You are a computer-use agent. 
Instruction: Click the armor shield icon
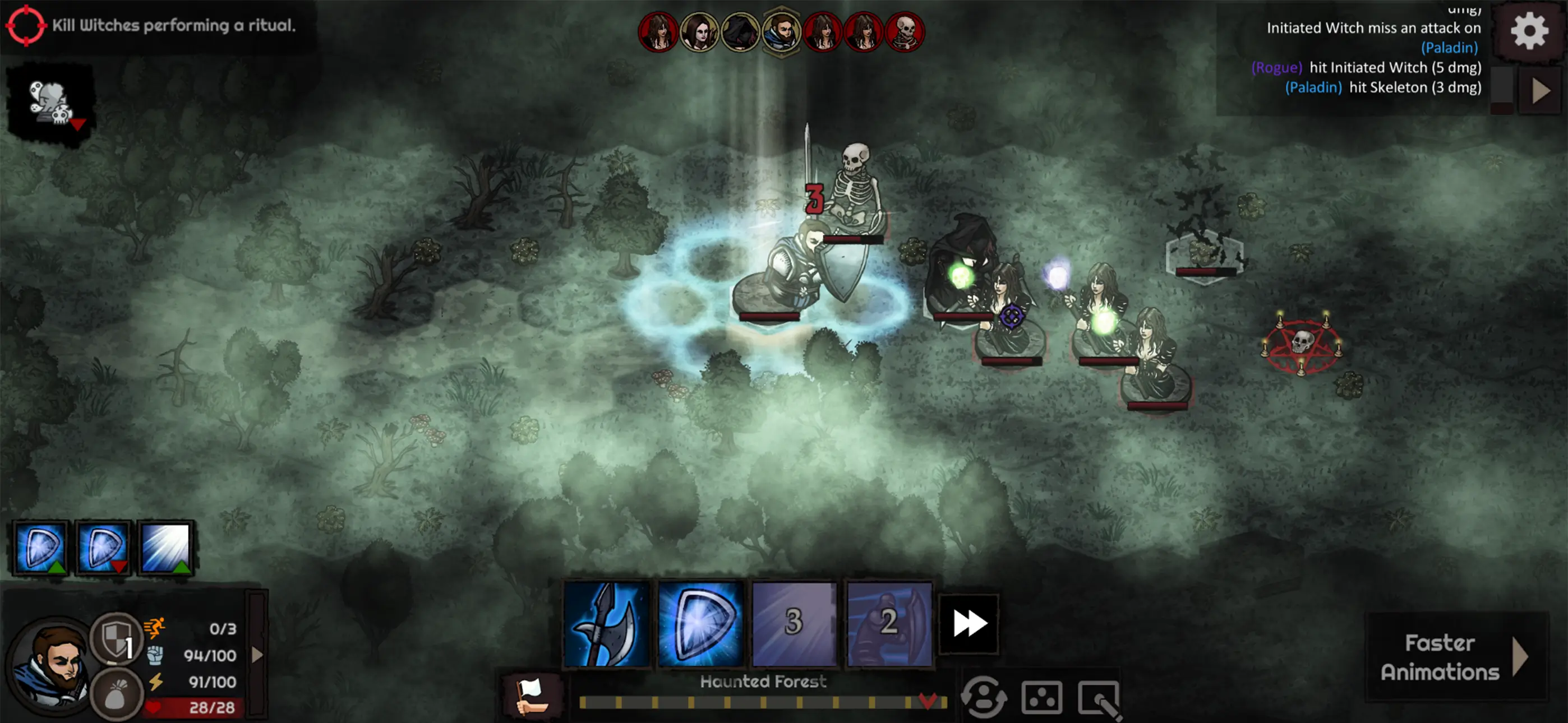click(x=116, y=639)
